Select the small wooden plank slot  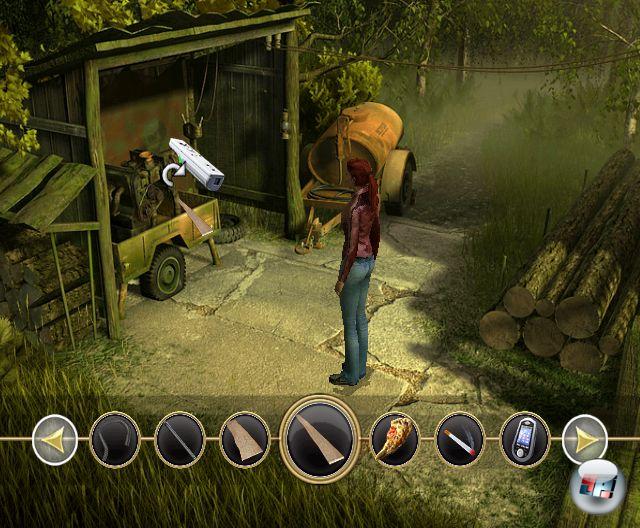coord(245,440)
